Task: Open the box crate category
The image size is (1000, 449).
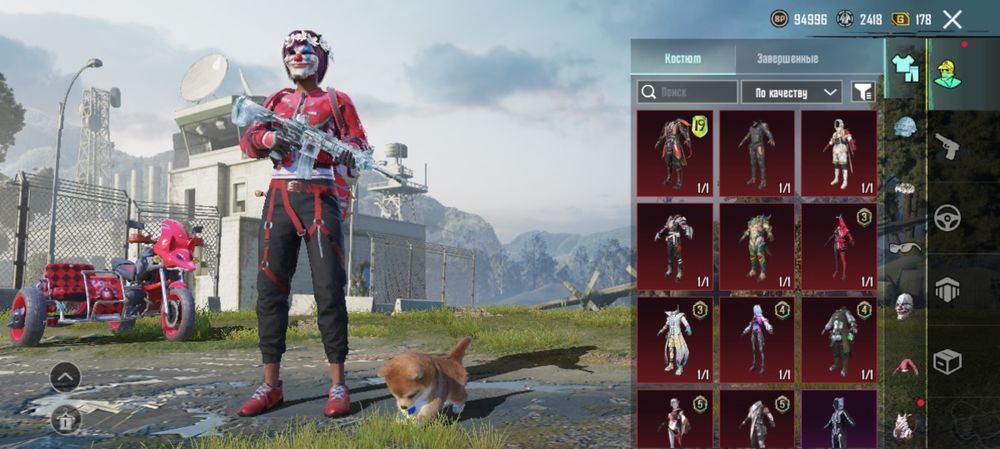Action: 947,361
